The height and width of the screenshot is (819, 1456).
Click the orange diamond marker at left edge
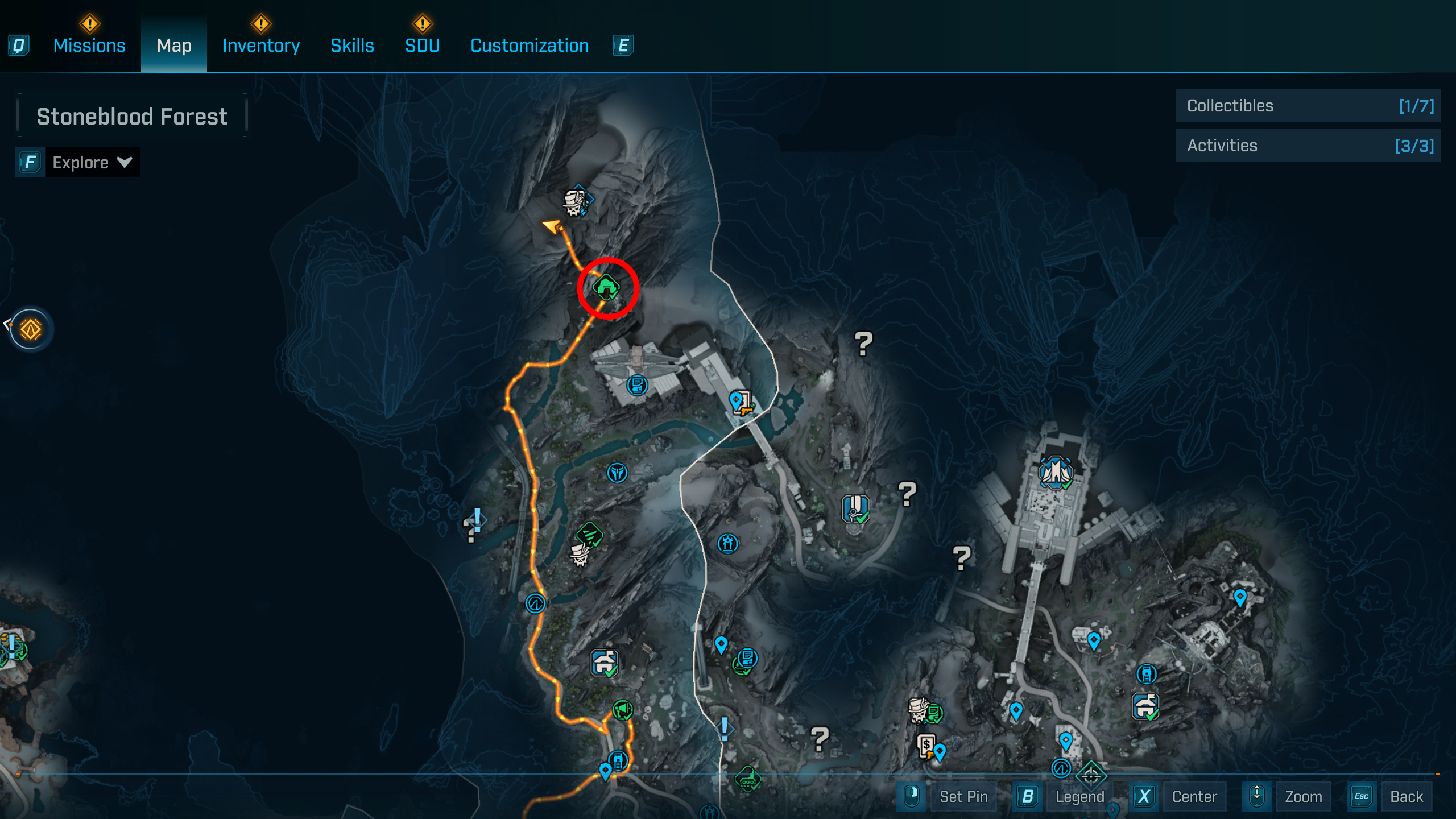(31, 329)
